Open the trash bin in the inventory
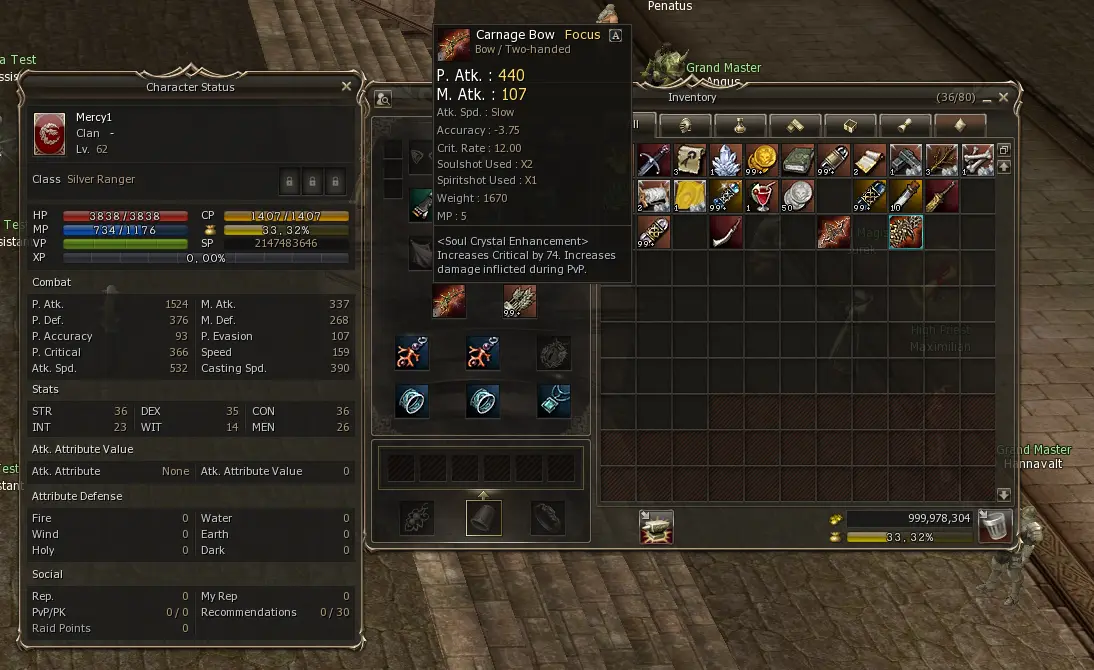 coord(994,526)
